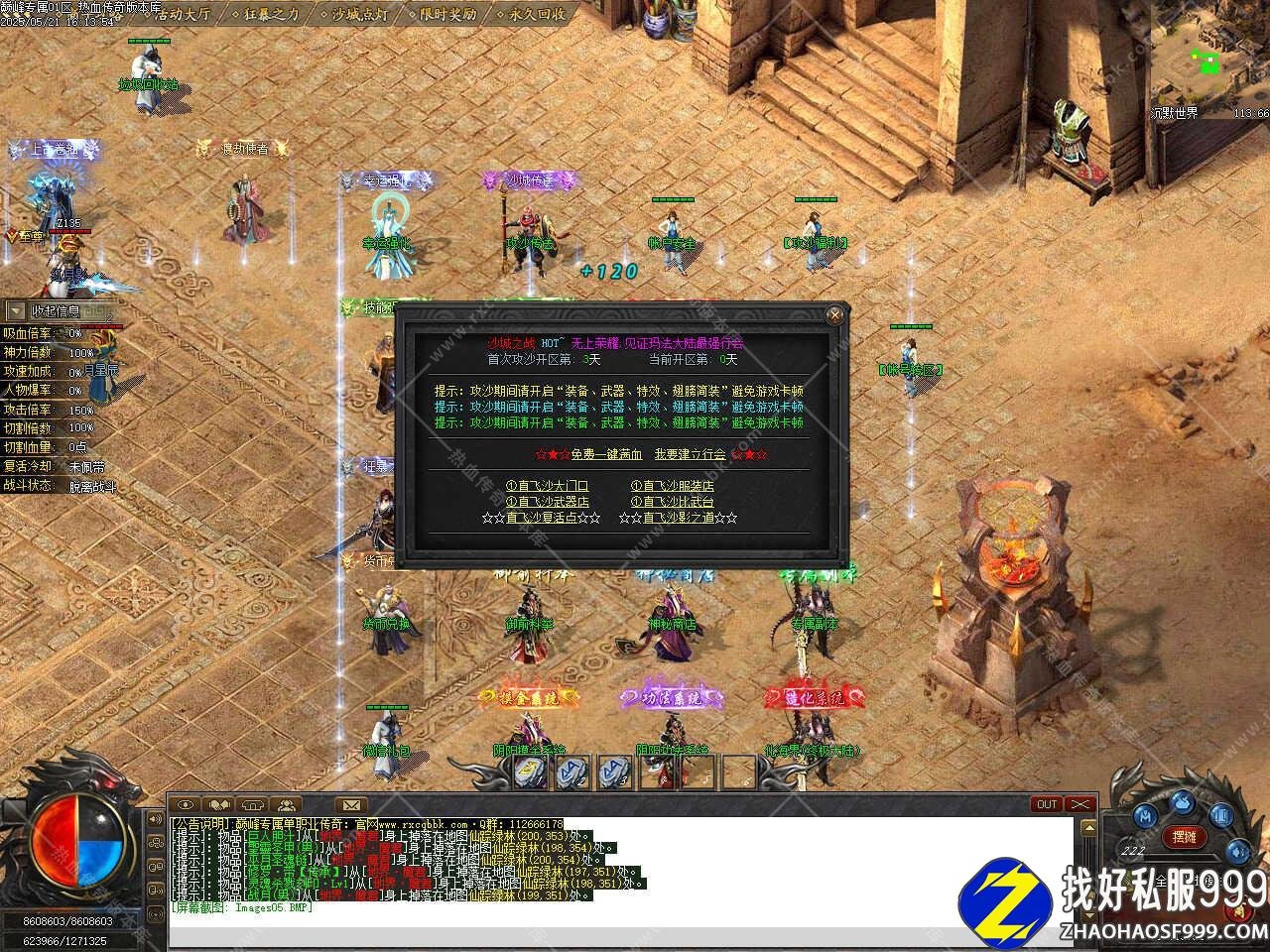Choose 免费一键满血 in the dialog
The image size is (1270, 952).
[x=606, y=454]
